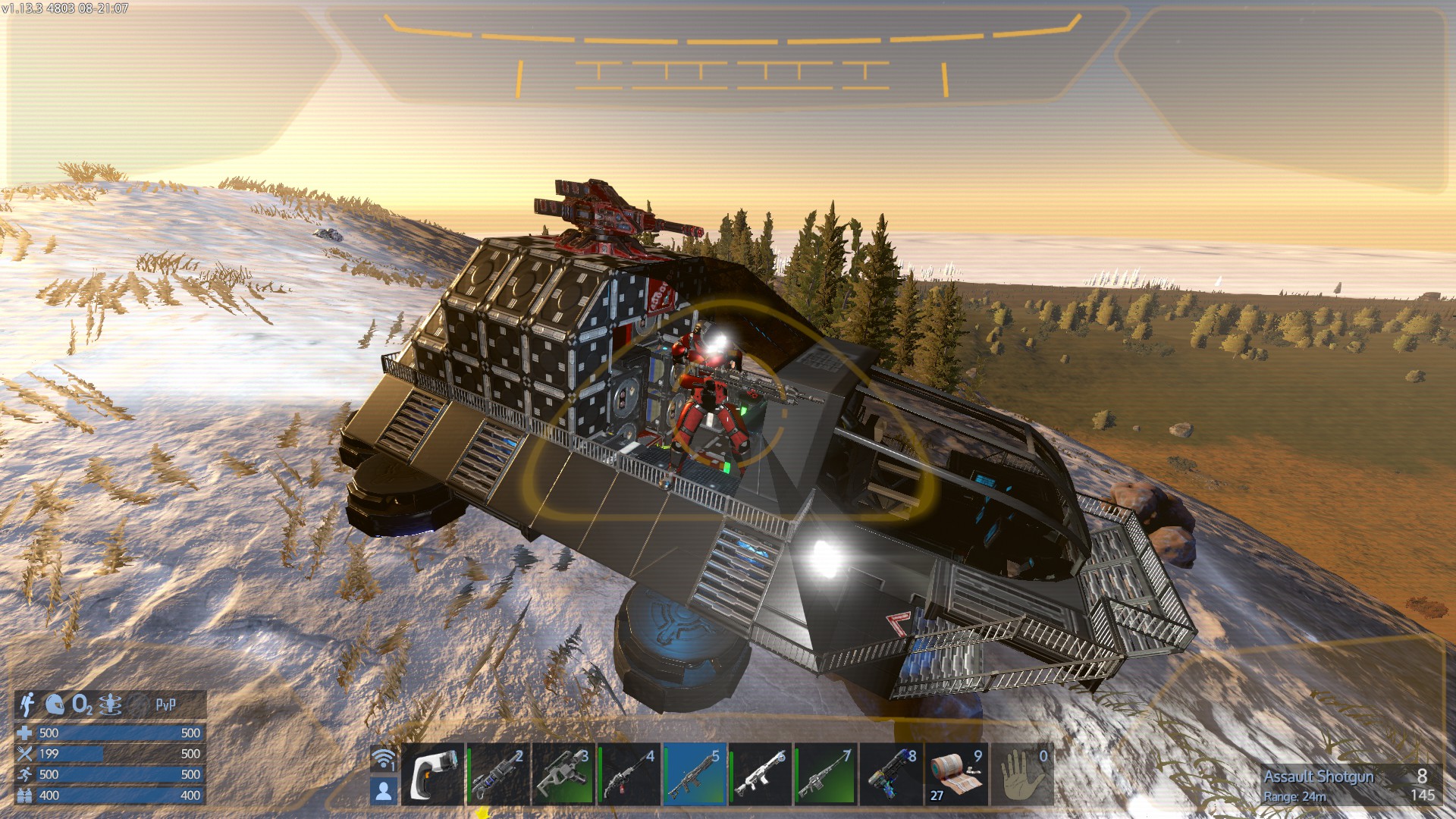
Task: Click the wireless signal icon beside hotbar
Action: pyautogui.click(x=384, y=759)
